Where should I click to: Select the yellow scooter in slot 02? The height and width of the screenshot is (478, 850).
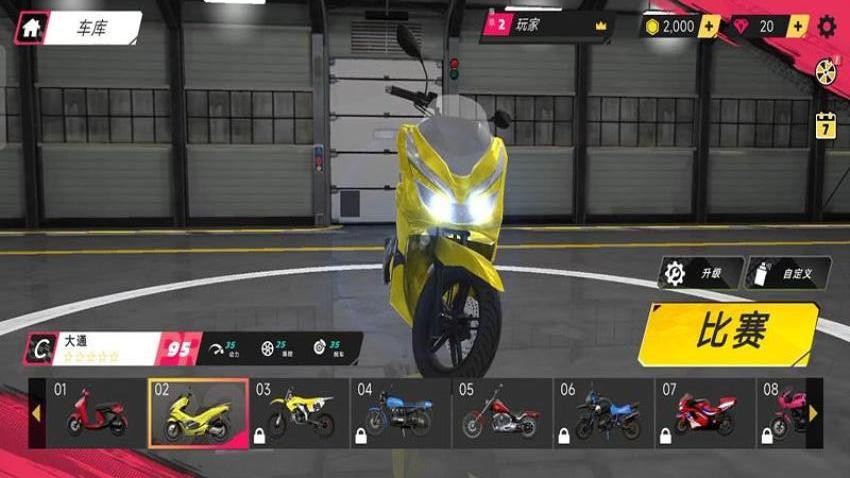(198, 412)
